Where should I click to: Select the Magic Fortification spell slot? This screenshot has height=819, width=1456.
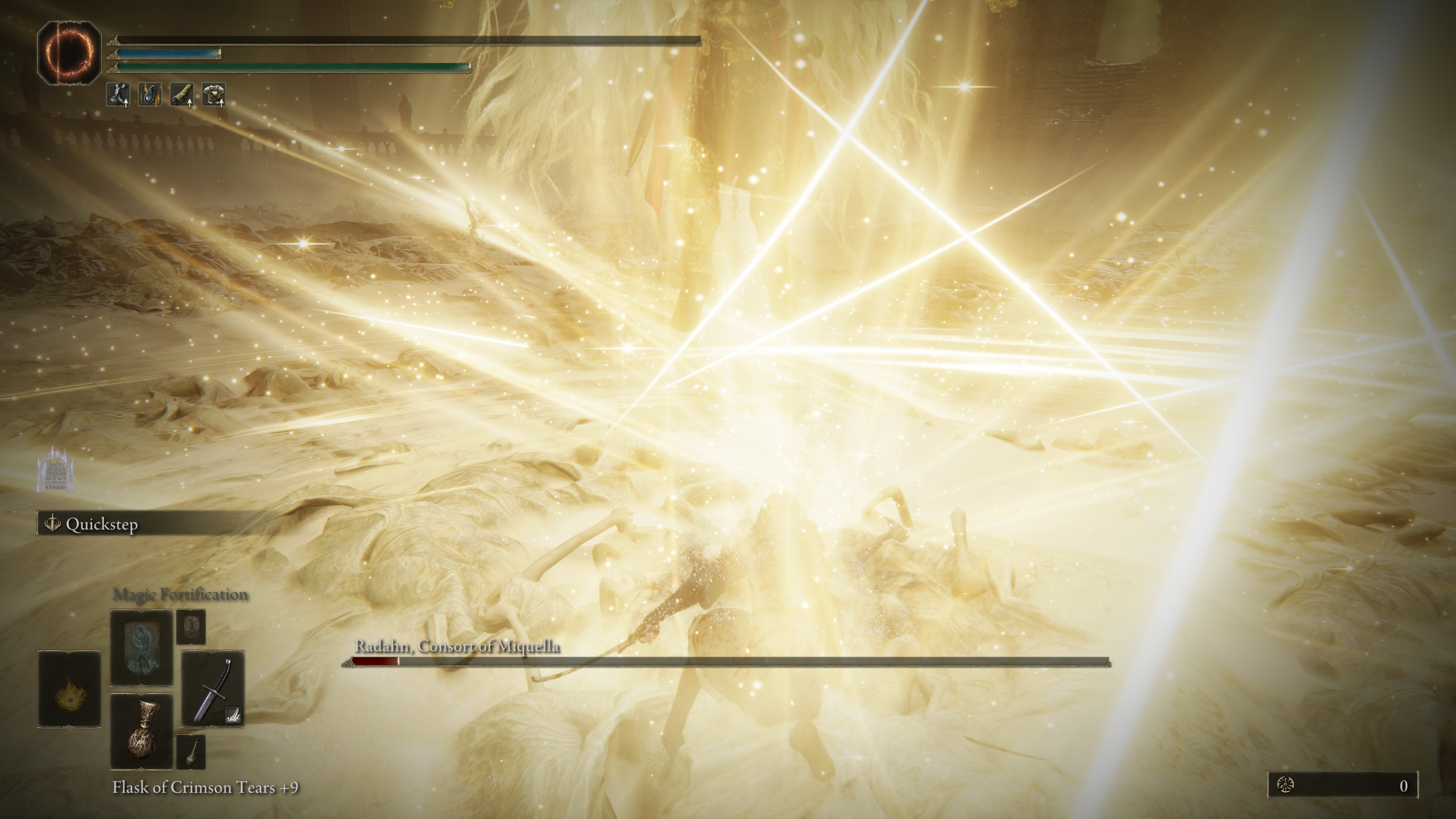pyautogui.click(x=141, y=648)
